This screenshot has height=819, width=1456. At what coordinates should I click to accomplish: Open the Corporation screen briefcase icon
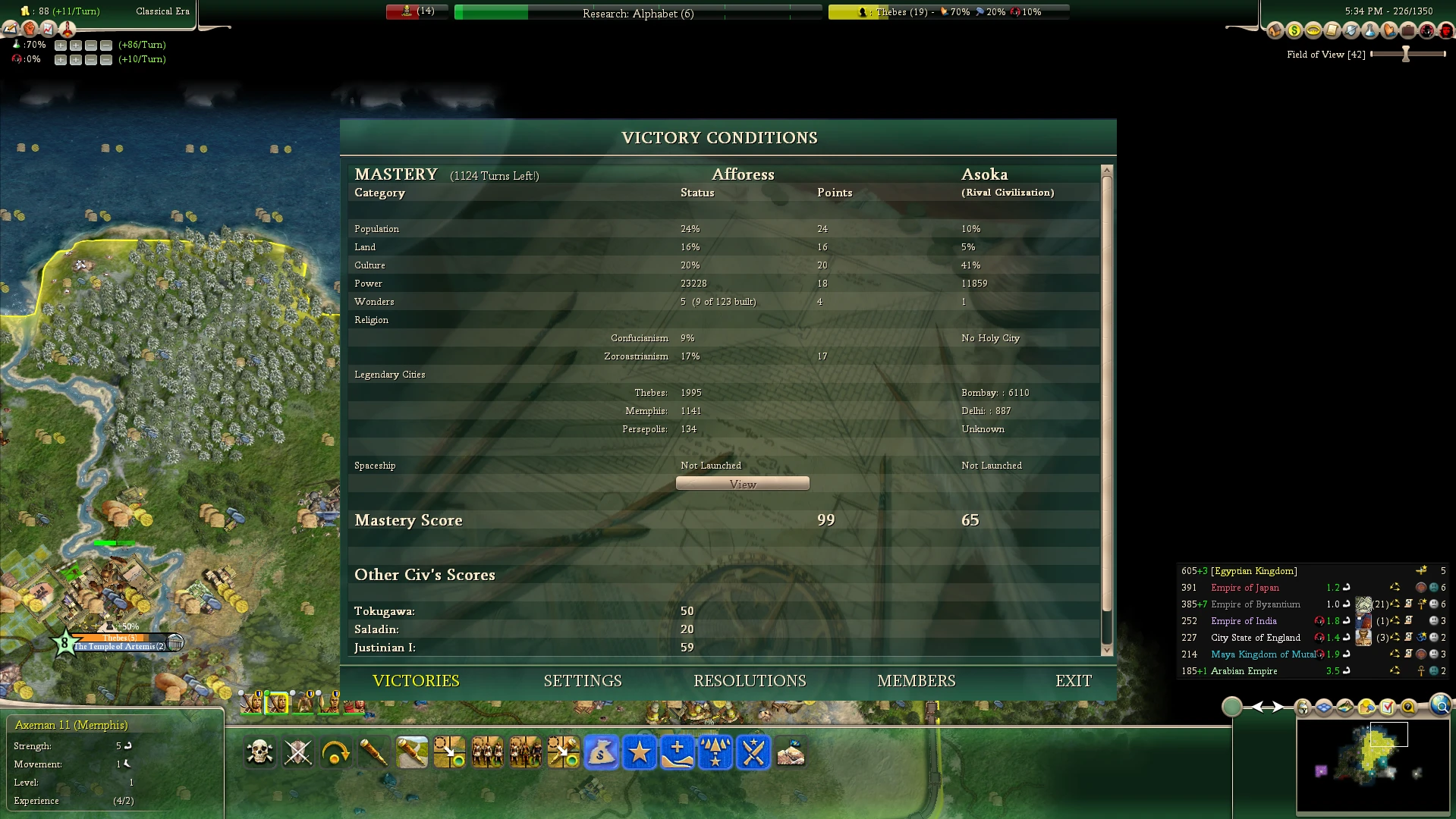tap(1409, 30)
